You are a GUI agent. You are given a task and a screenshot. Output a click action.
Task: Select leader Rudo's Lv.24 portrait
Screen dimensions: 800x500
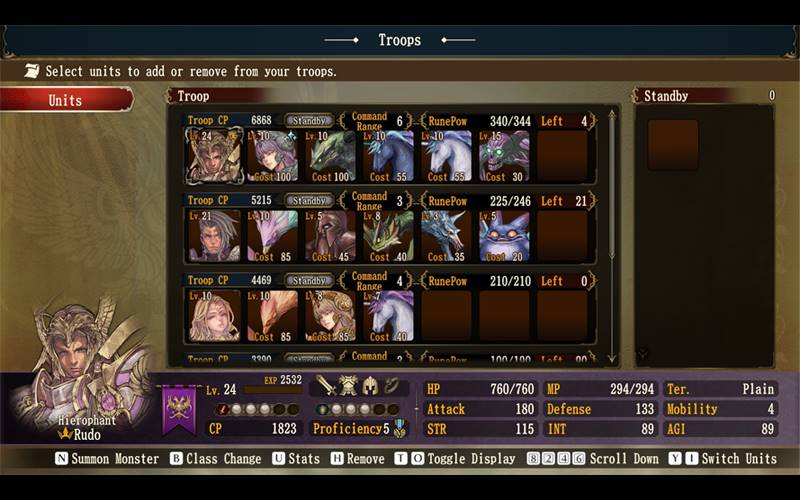pyautogui.click(x=214, y=155)
